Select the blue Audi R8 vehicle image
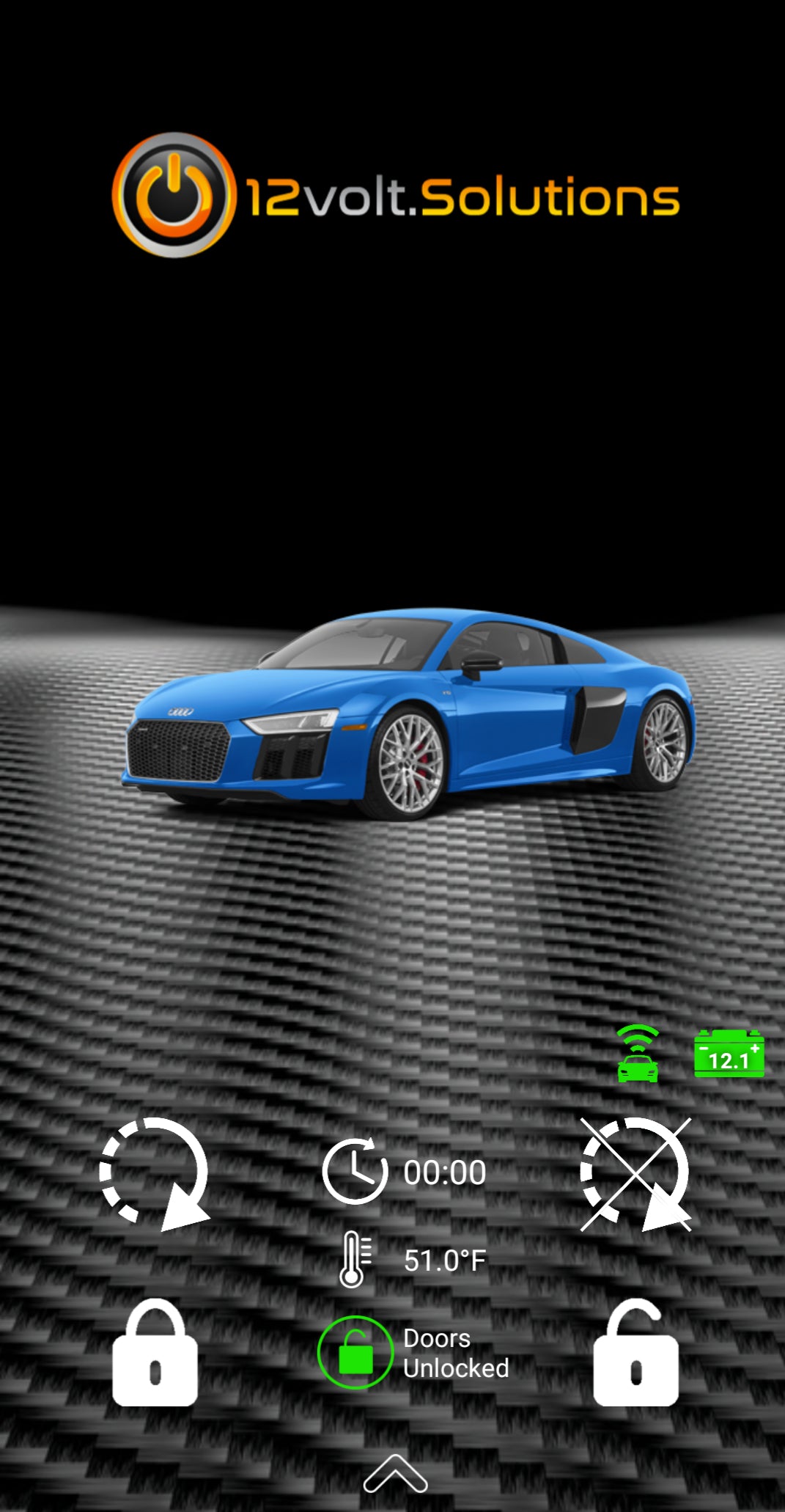This screenshot has height=1512, width=785. [x=409, y=713]
